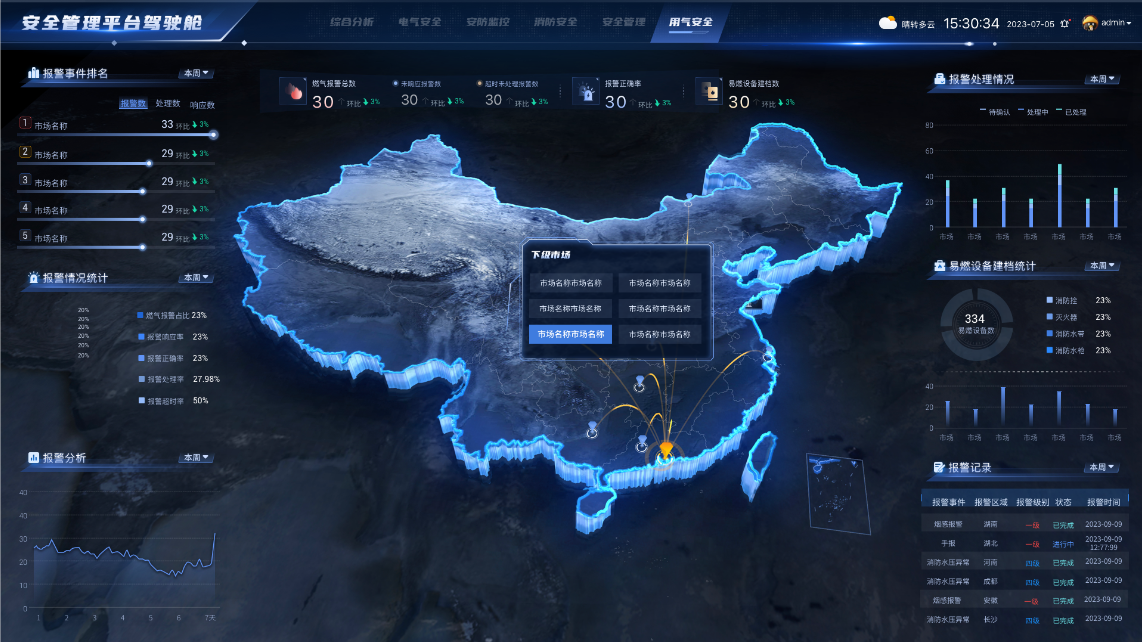The width and height of the screenshot is (1142, 642).
Task: Click the 手报 alarm record row
Action: pyautogui.click(x=1026, y=544)
